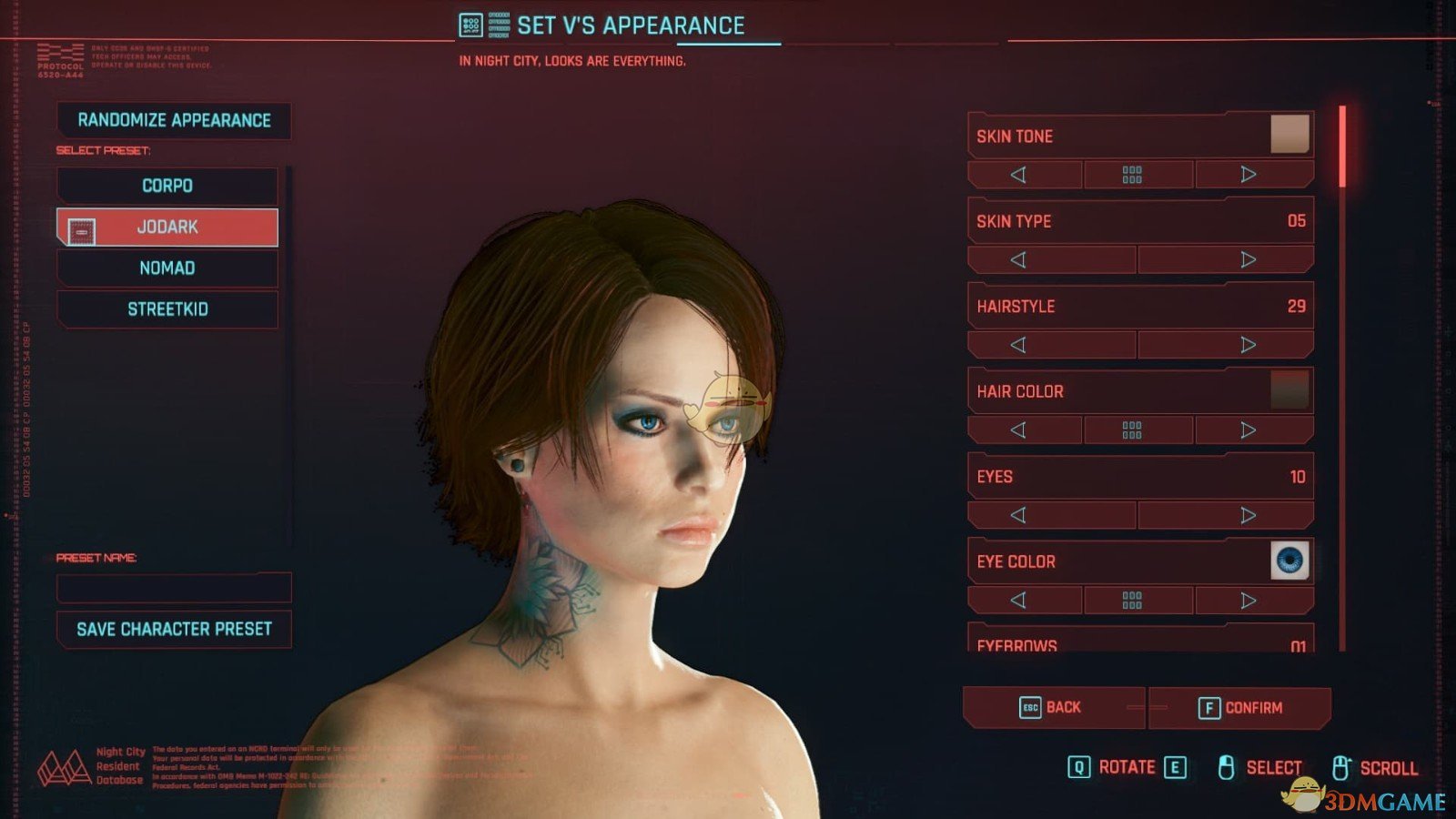The image size is (1456, 819).
Task: Choose the JODARK preset
Action: (x=167, y=227)
